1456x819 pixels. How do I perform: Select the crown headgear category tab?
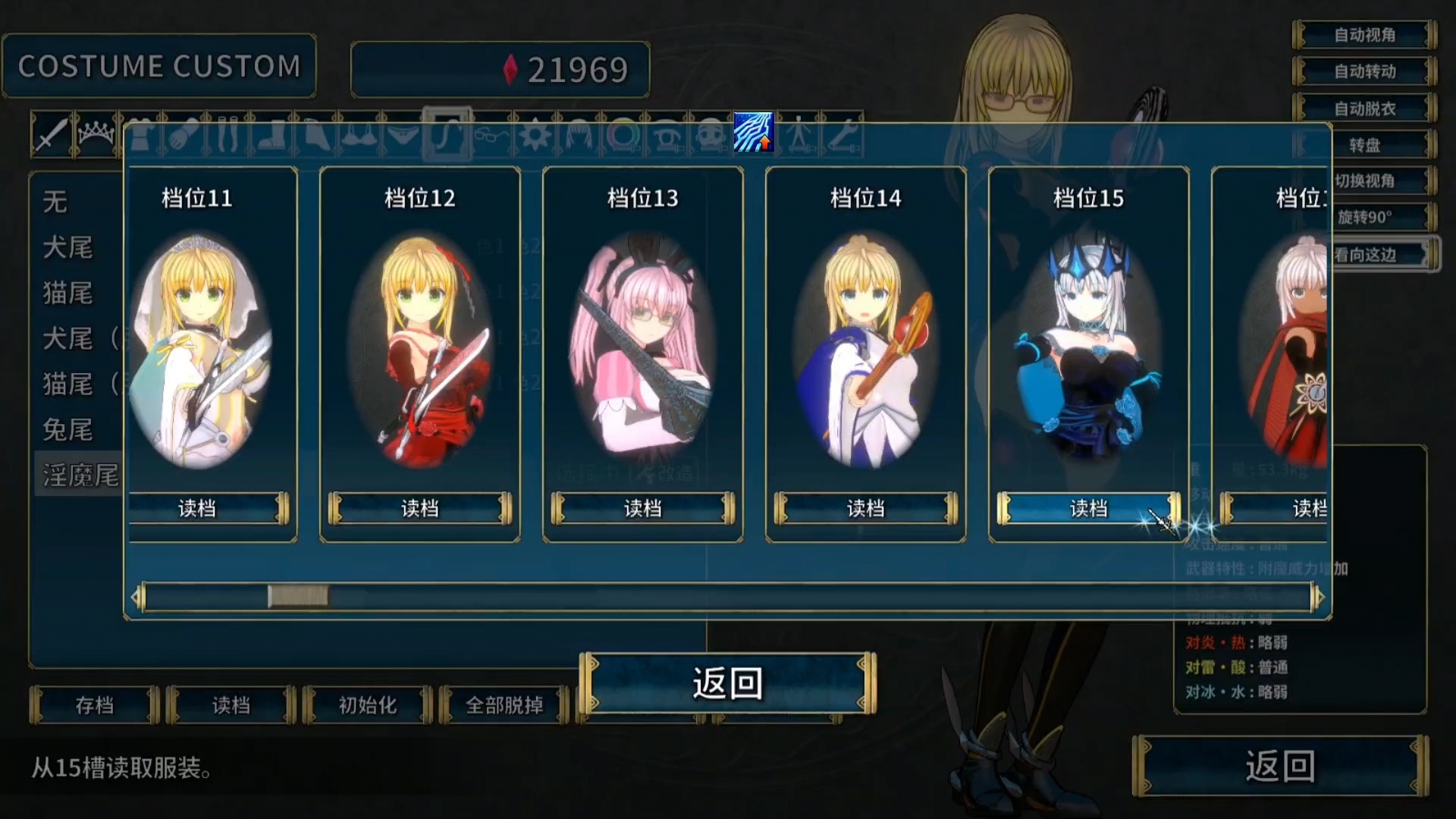point(96,135)
